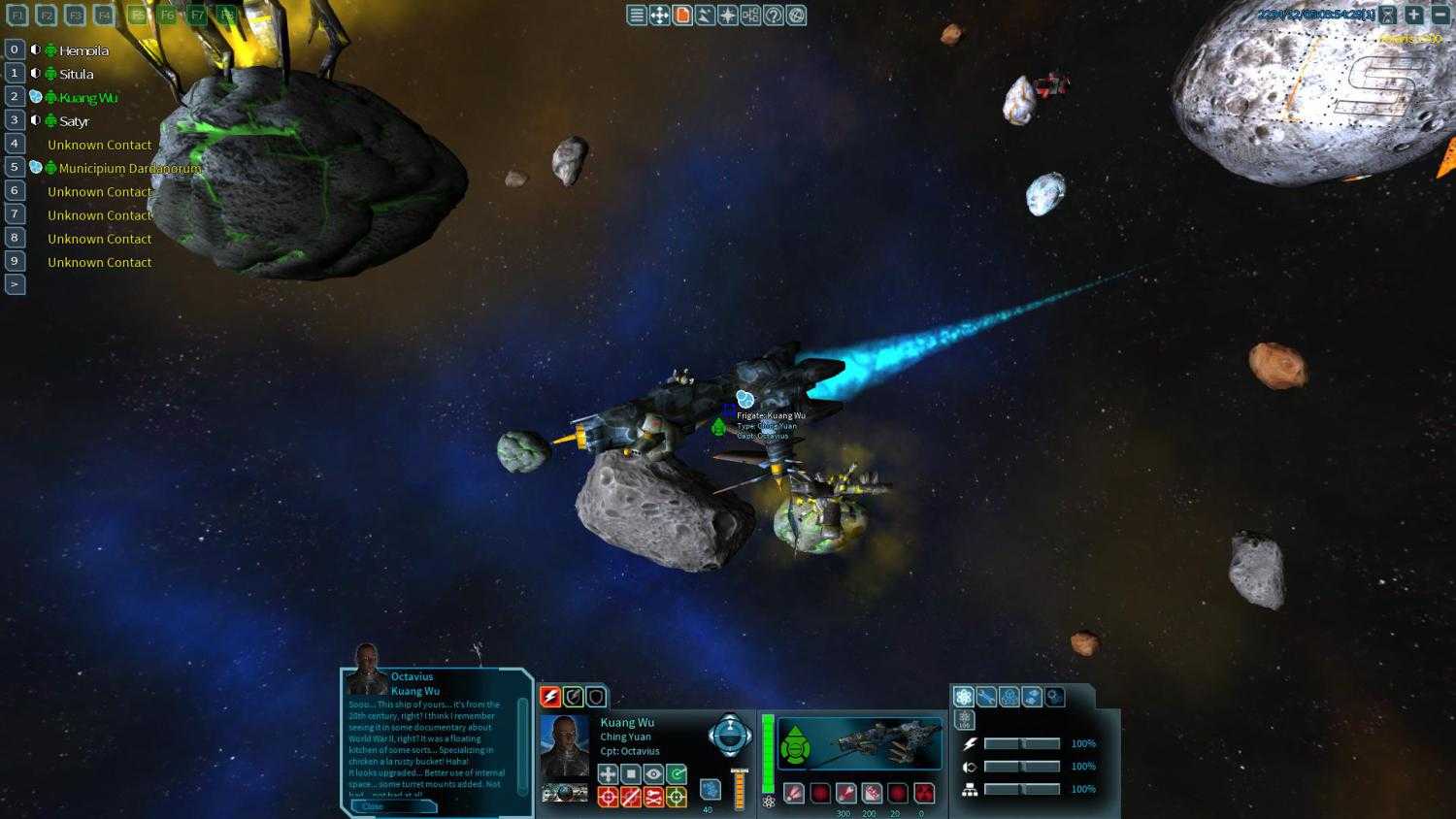Screen dimensions: 1456x819
Task: Close the Octavius dialog
Action: [x=373, y=806]
